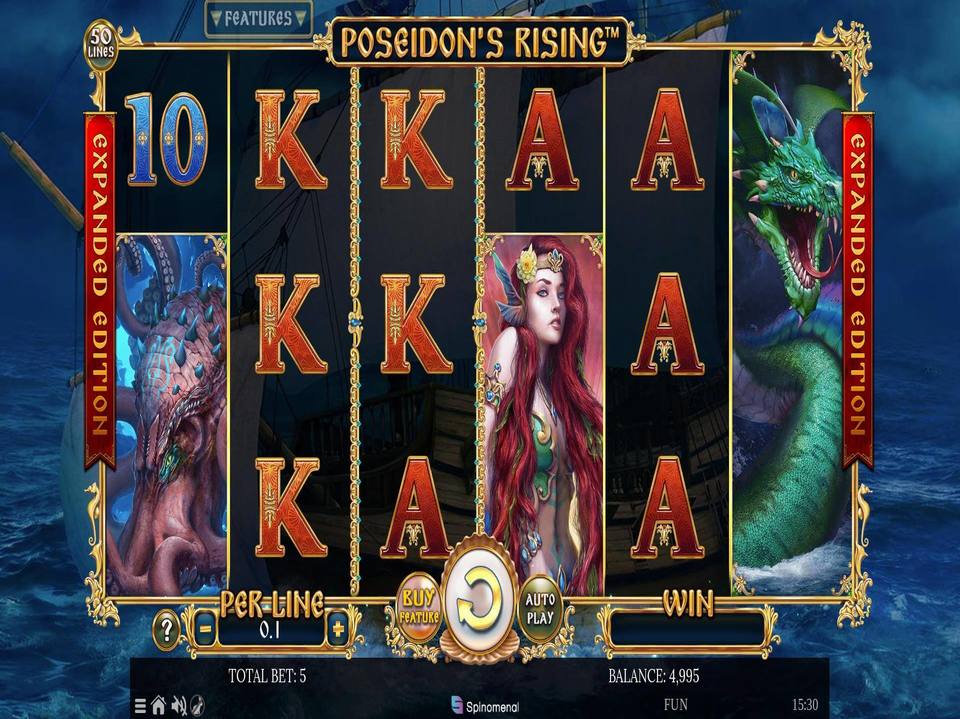The width and height of the screenshot is (960, 719).
Task: Activate Auto Play
Action: [540, 607]
